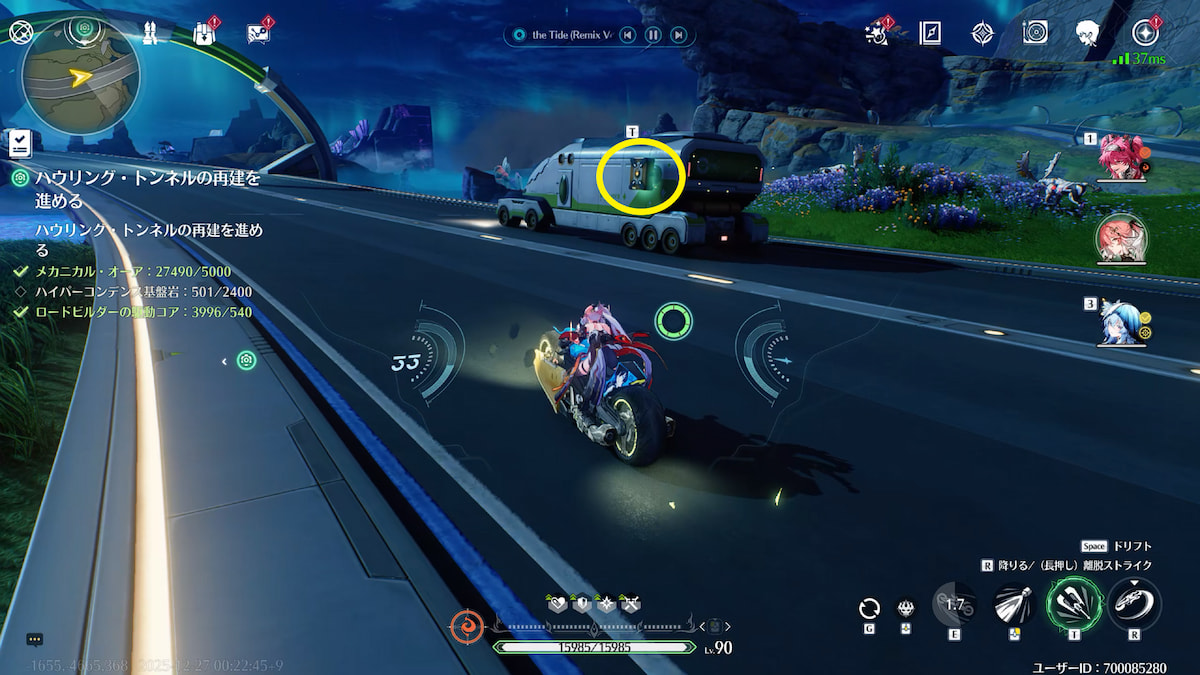Open the compass guidebook icon
Screen dimensions: 1200x675
click(932, 33)
